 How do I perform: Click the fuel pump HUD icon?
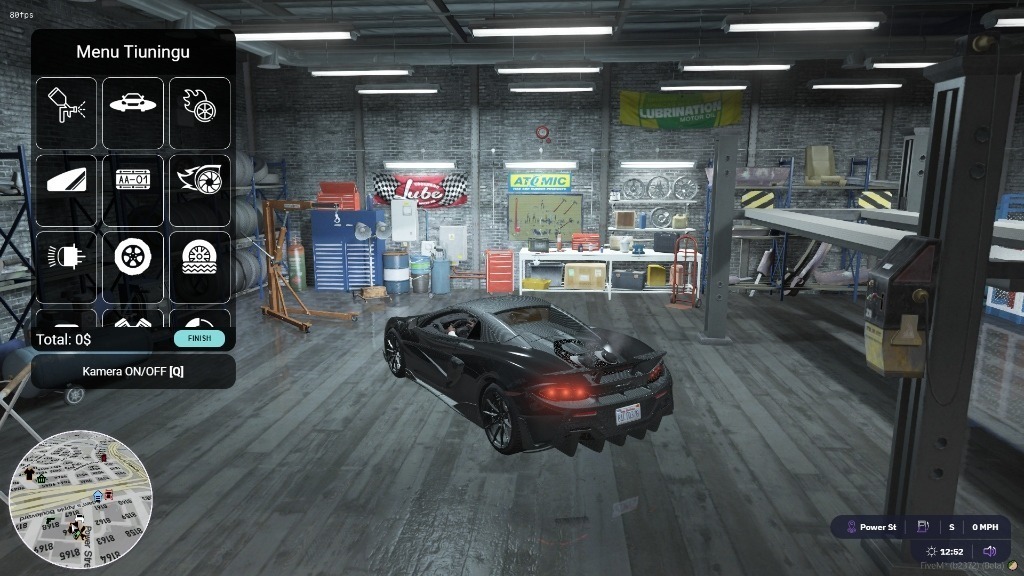[922, 527]
